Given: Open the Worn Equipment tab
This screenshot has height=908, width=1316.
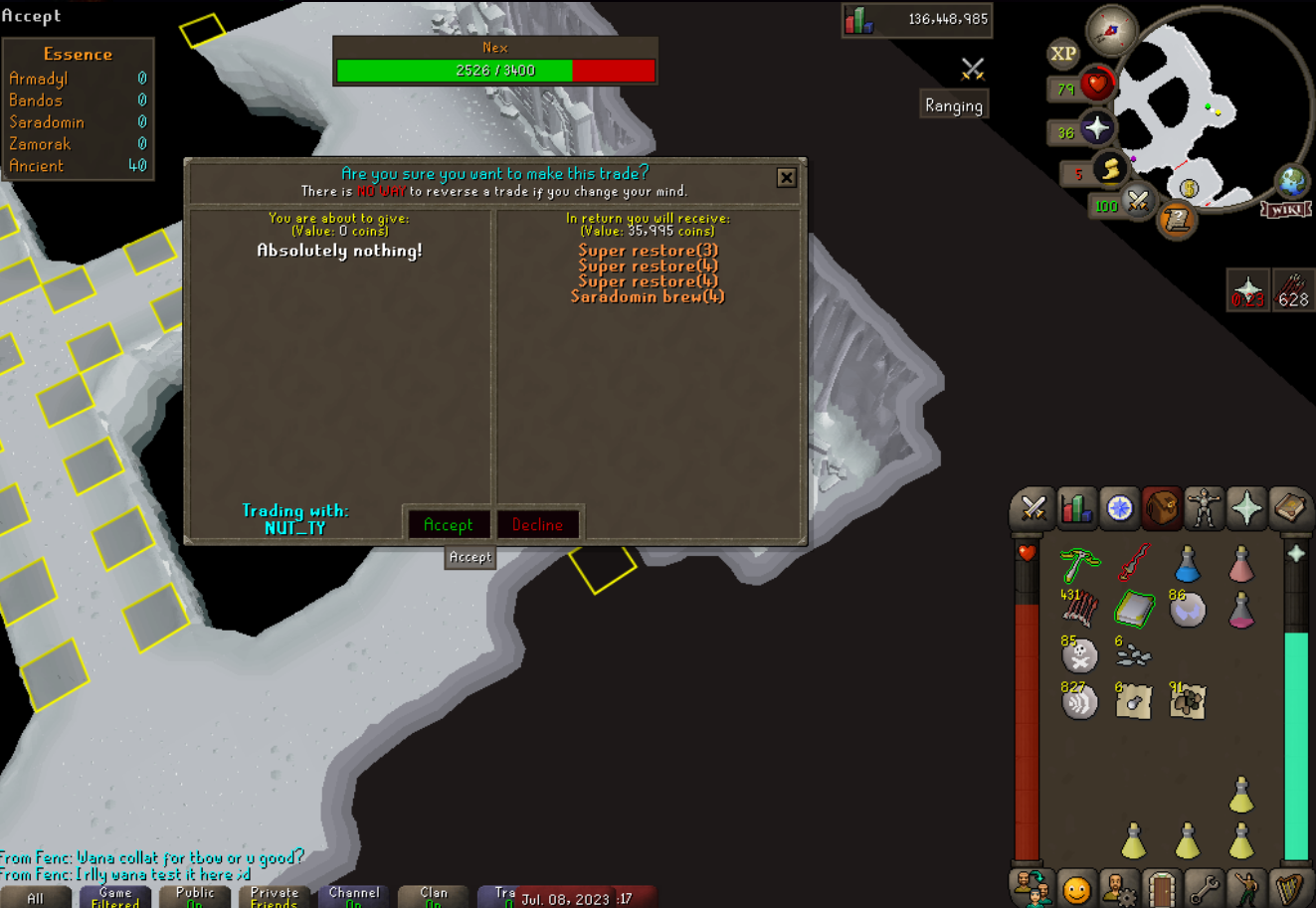Looking at the screenshot, I should [x=1204, y=508].
